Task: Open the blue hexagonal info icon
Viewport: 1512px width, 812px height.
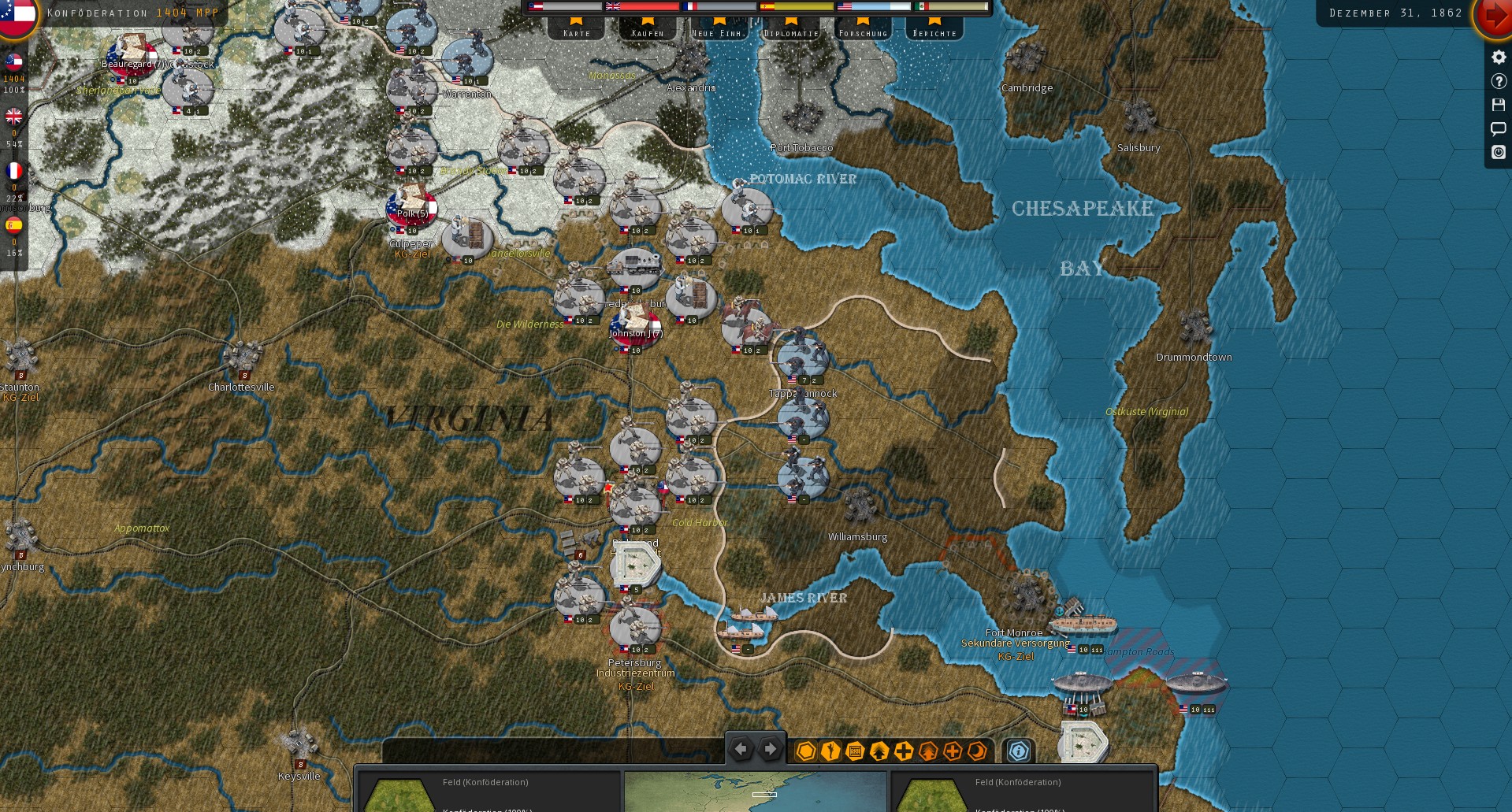Action: pos(1019,752)
